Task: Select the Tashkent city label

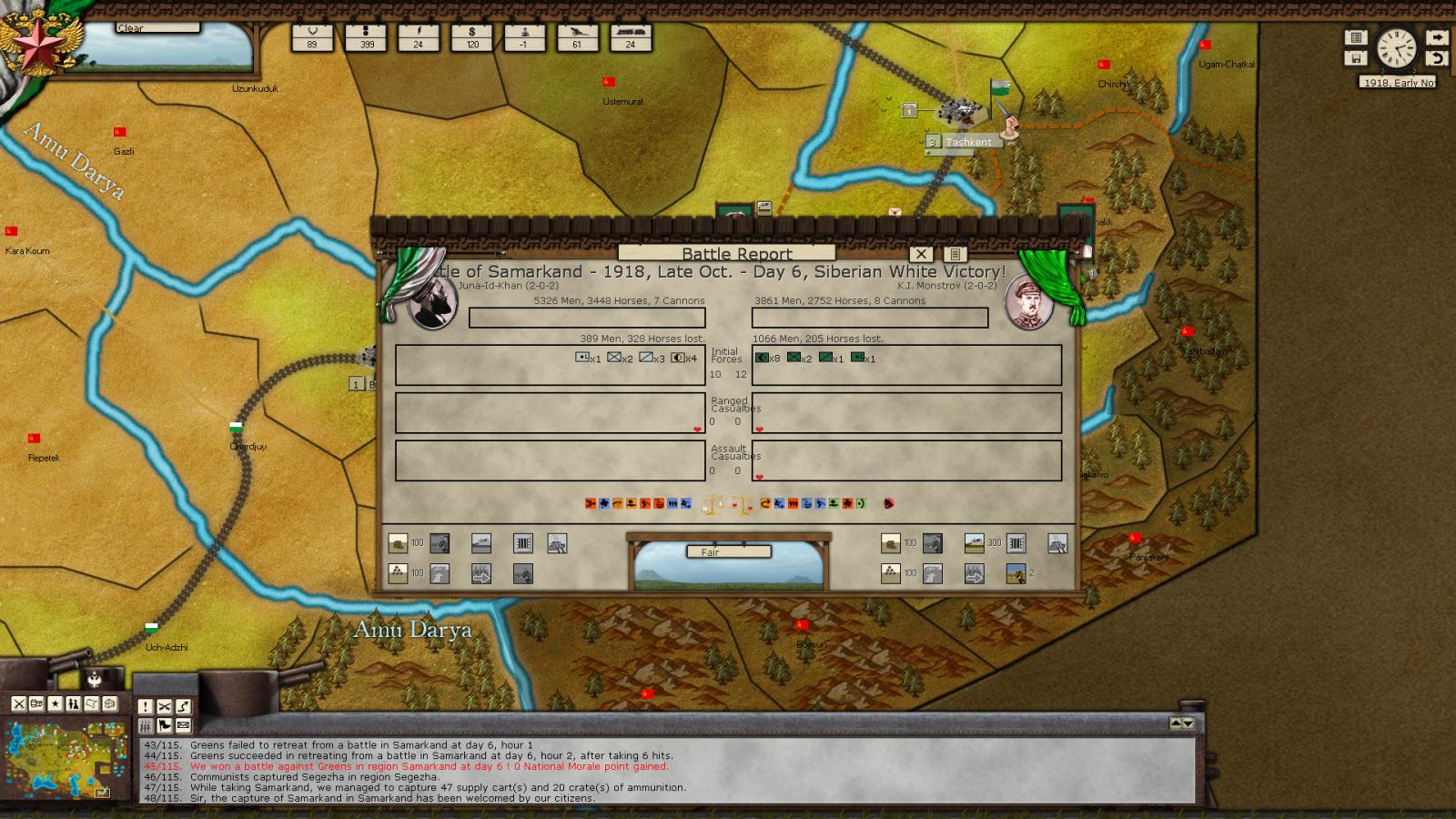Action: click(968, 142)
